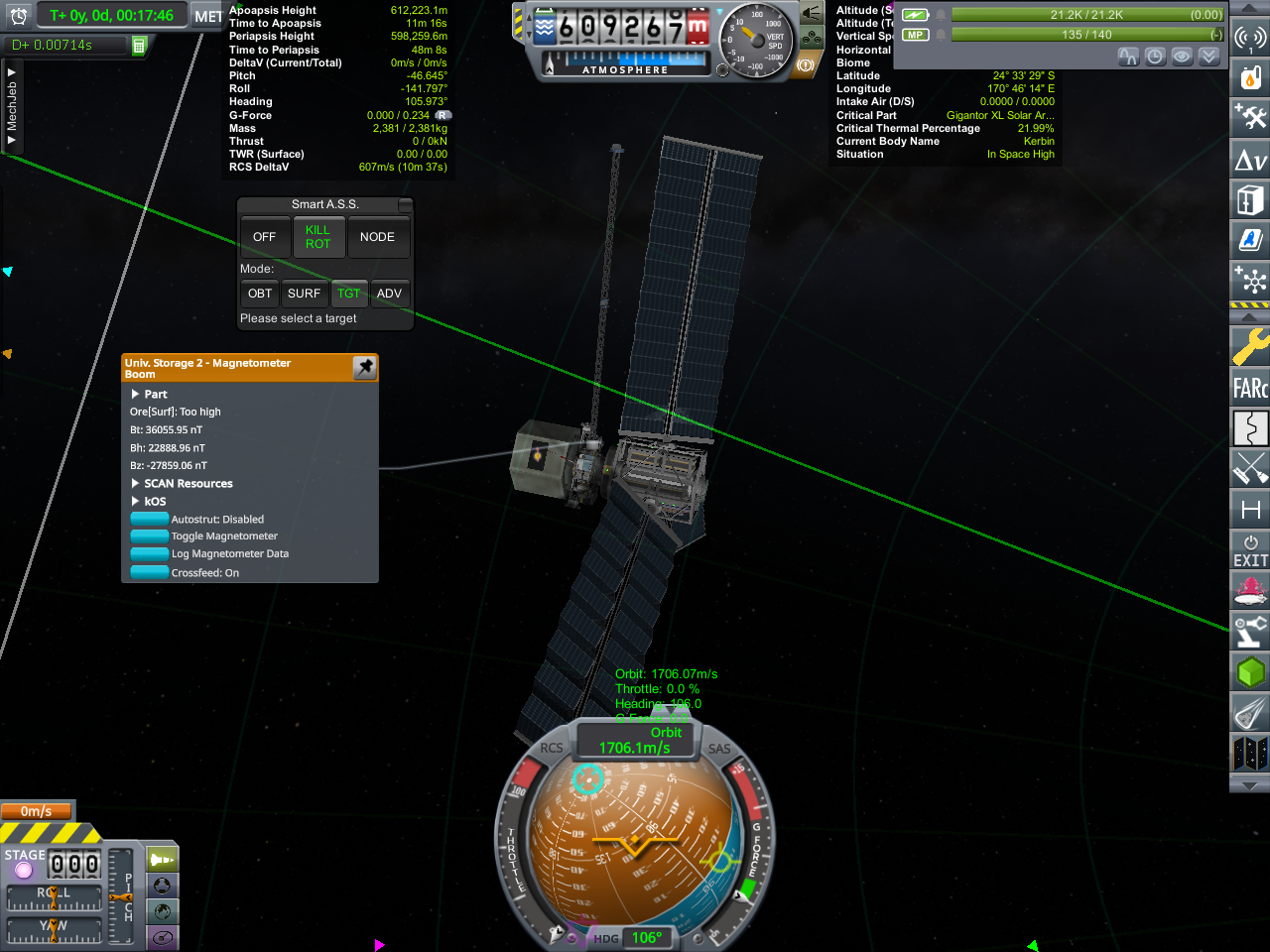1270x952 pixels.
Task: Open the FAR toolbar button
Action: pos(1250,388)
